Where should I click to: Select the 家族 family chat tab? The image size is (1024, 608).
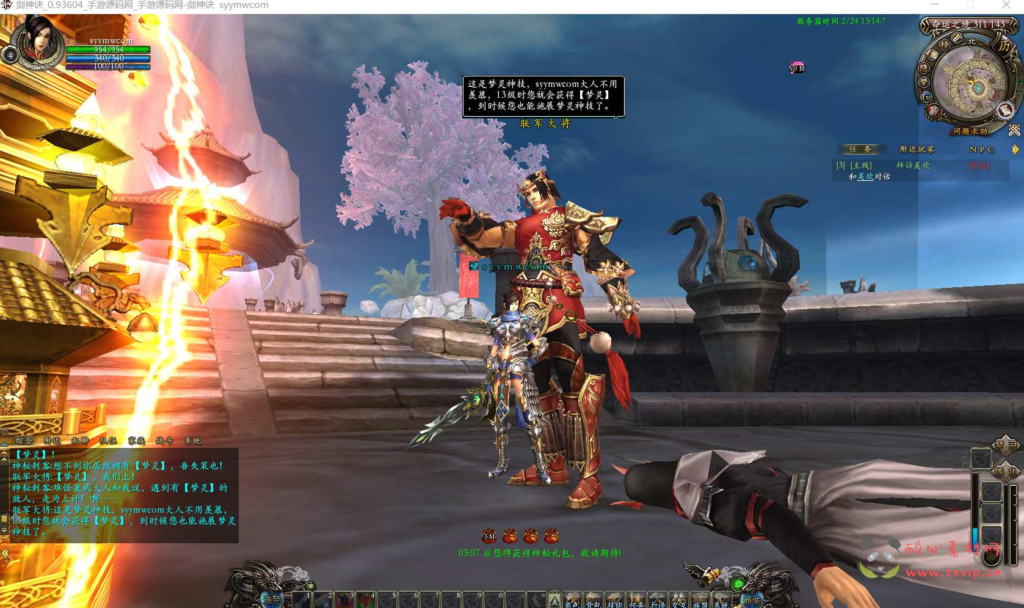click(x=137, y=440)
